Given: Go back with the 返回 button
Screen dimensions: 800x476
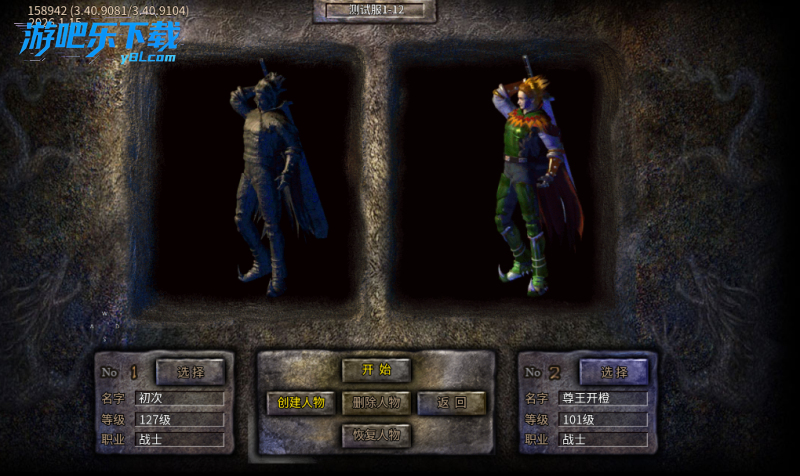Looking at the screenshot, I should point(451,403).
